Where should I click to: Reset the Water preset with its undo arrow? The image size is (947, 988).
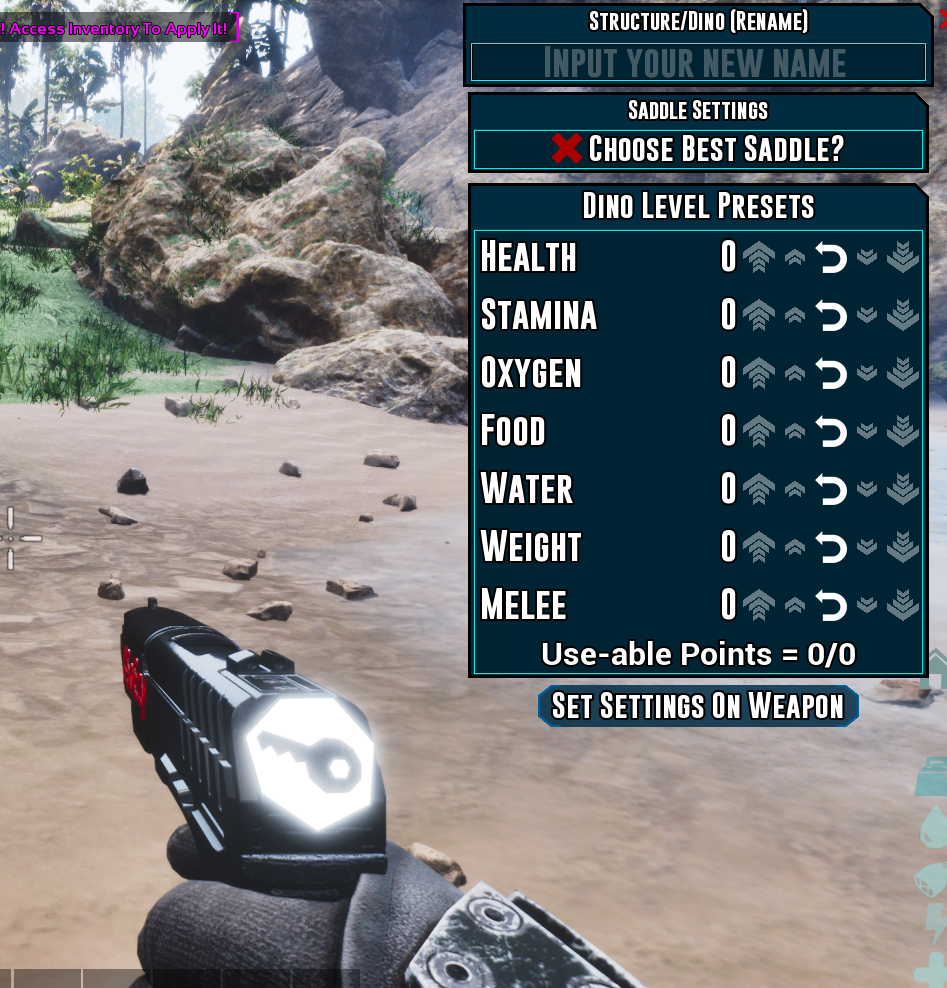point(831,490)
